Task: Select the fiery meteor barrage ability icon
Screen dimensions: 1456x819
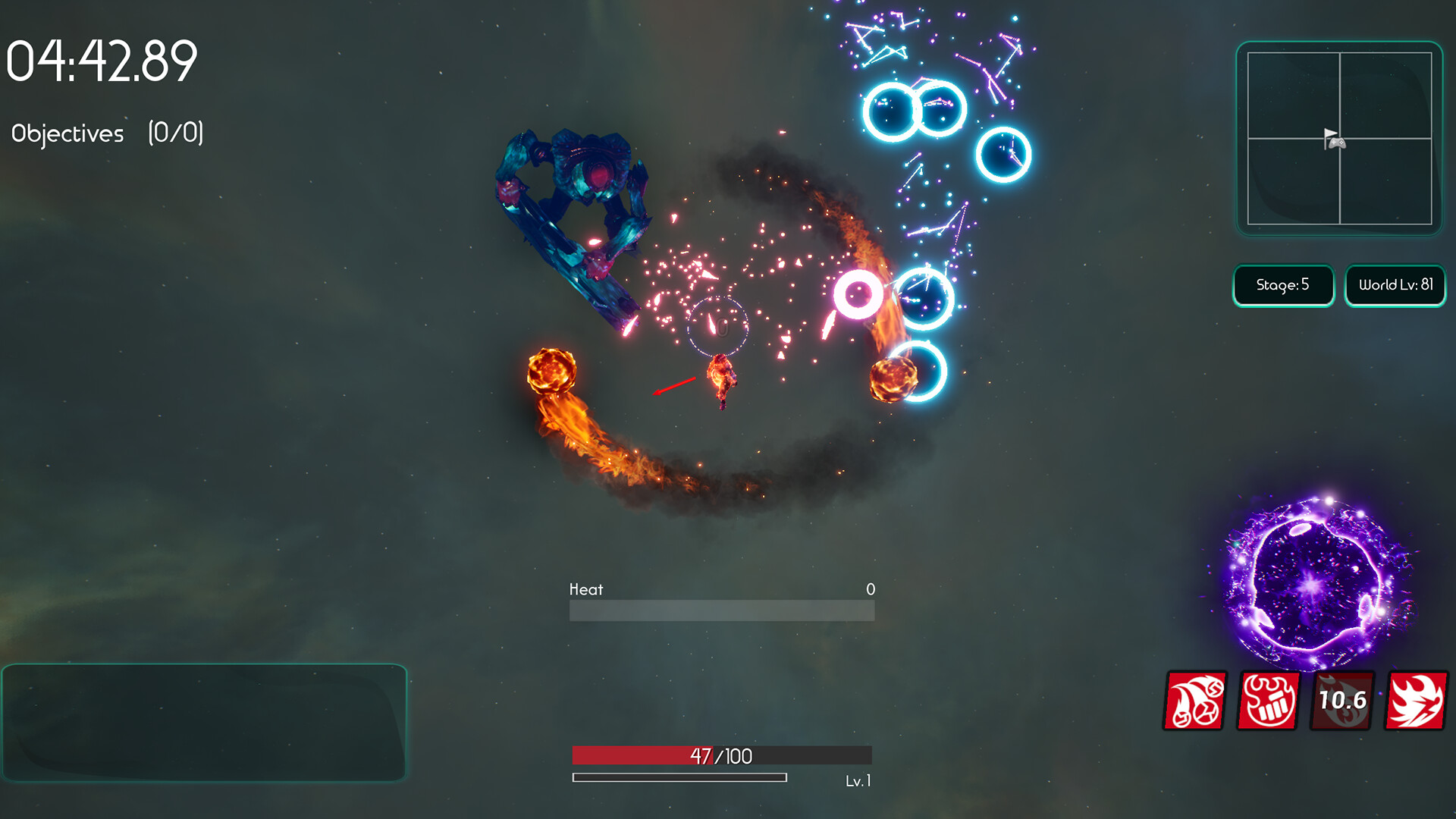Action: click(x=1194, y=701)
